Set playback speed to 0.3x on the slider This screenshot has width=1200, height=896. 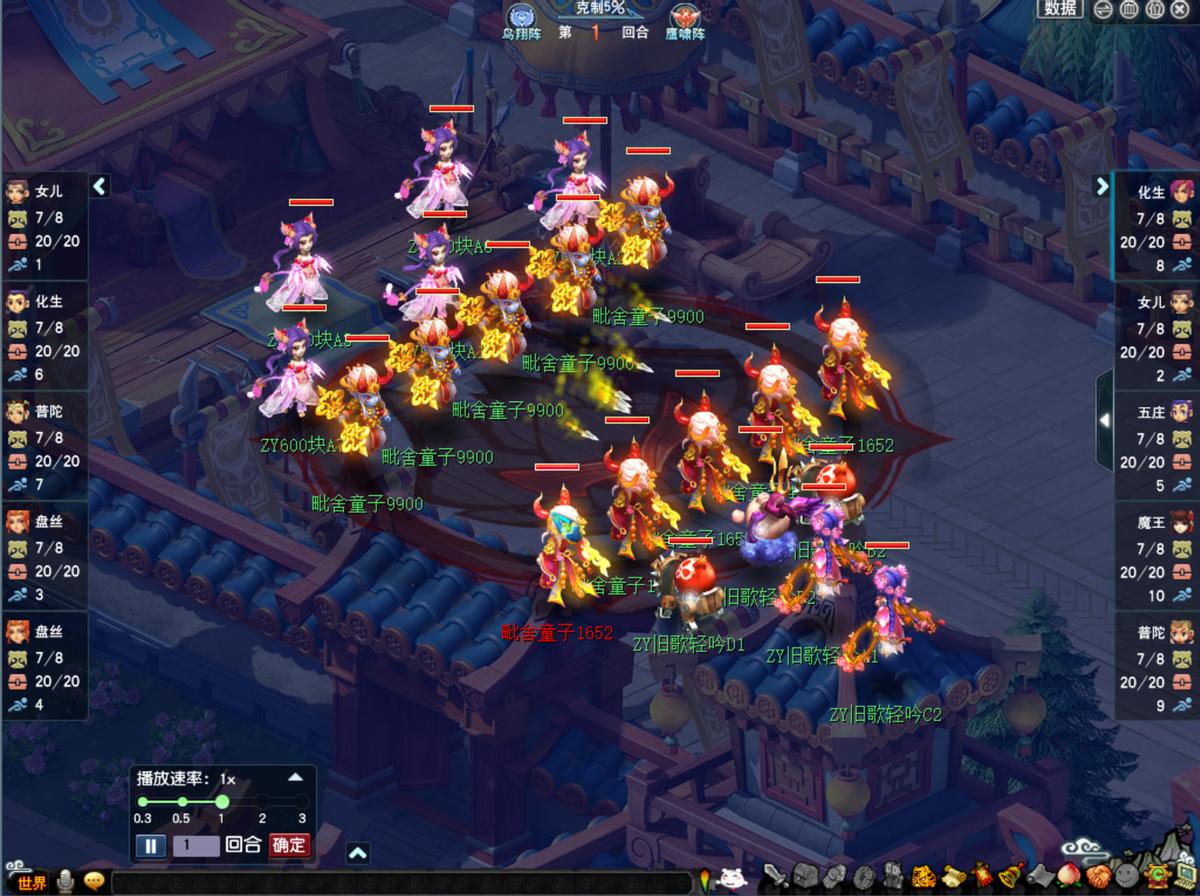point(143,802)
